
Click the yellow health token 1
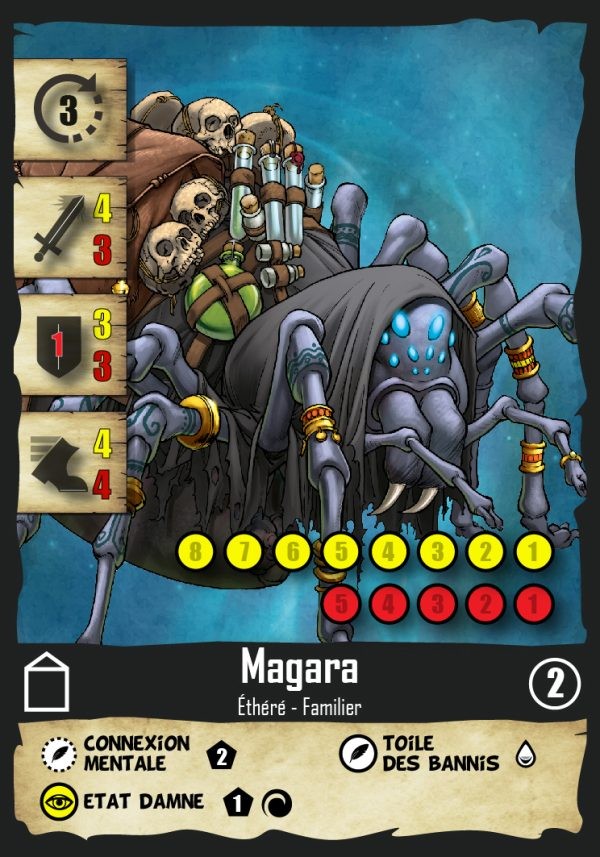[x=534, y=553]
